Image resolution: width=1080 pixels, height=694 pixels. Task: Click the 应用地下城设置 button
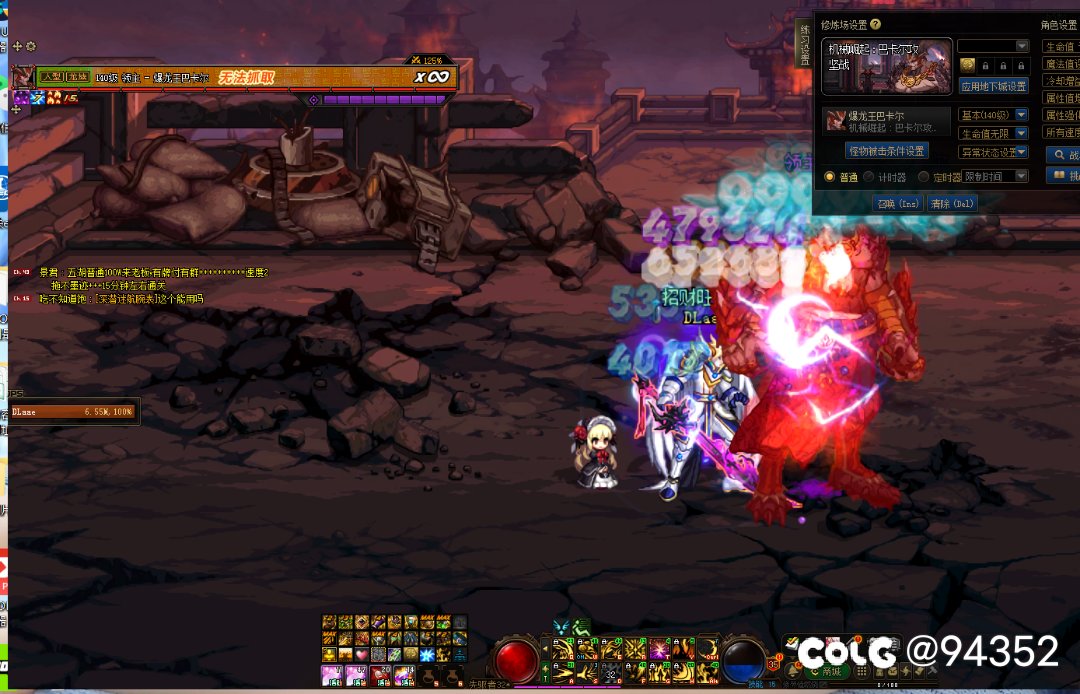[993, 87]
